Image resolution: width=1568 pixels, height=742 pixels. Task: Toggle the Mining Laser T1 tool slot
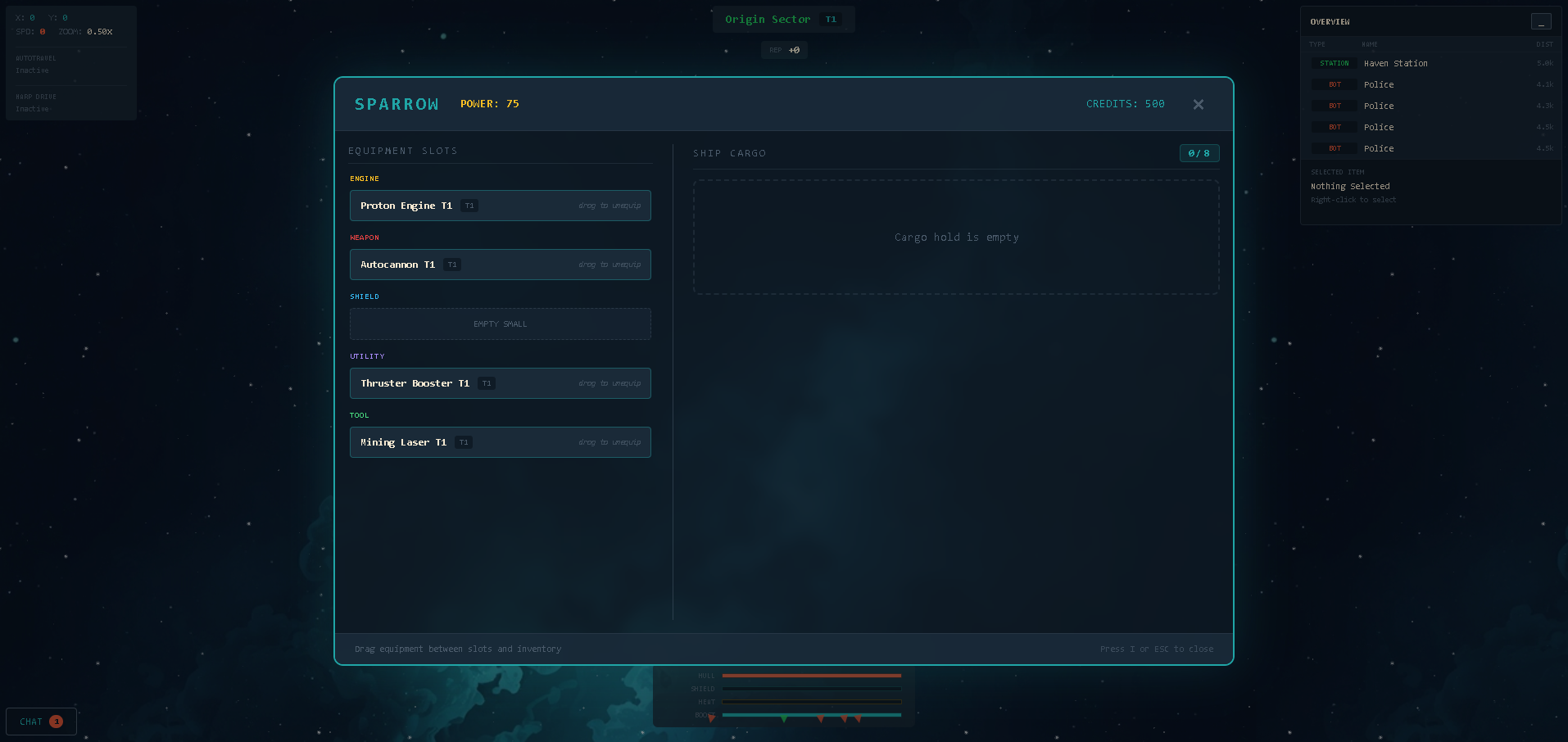(x=500, y=442)
